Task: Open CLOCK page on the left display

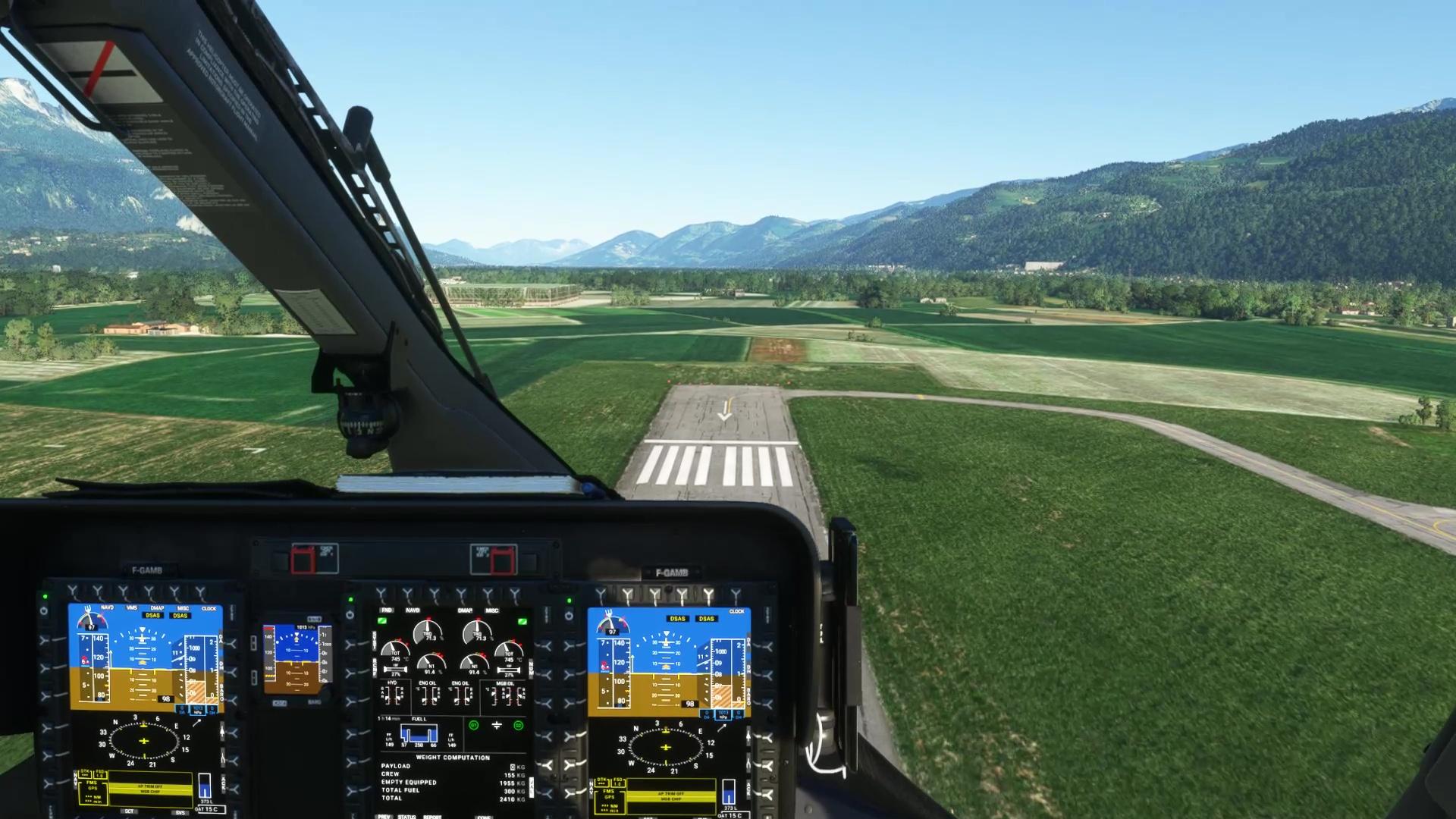Action: click(x=200, y=593)
